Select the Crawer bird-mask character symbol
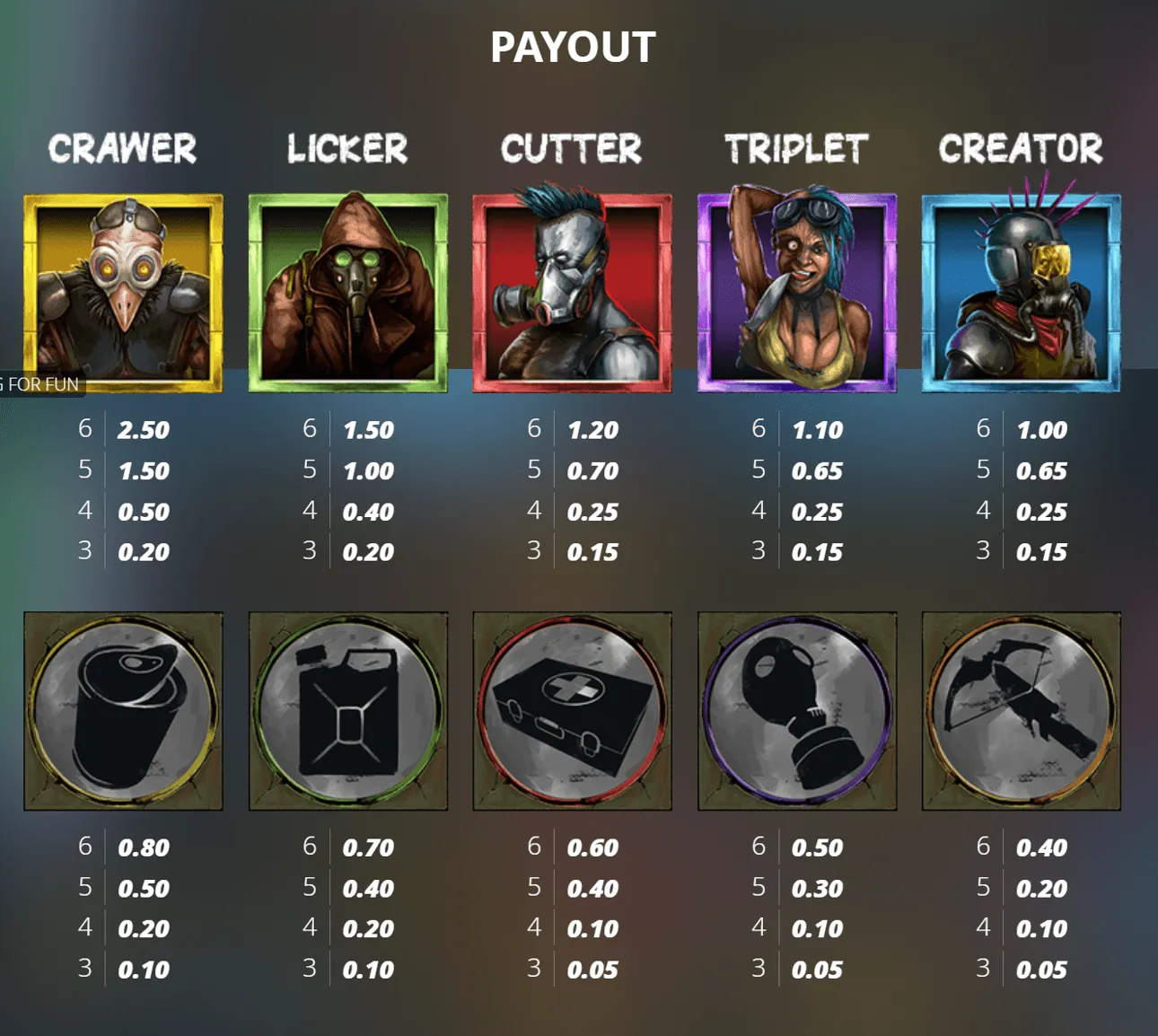This screenshot has width=1158, height=1036. tap(124, 292)
